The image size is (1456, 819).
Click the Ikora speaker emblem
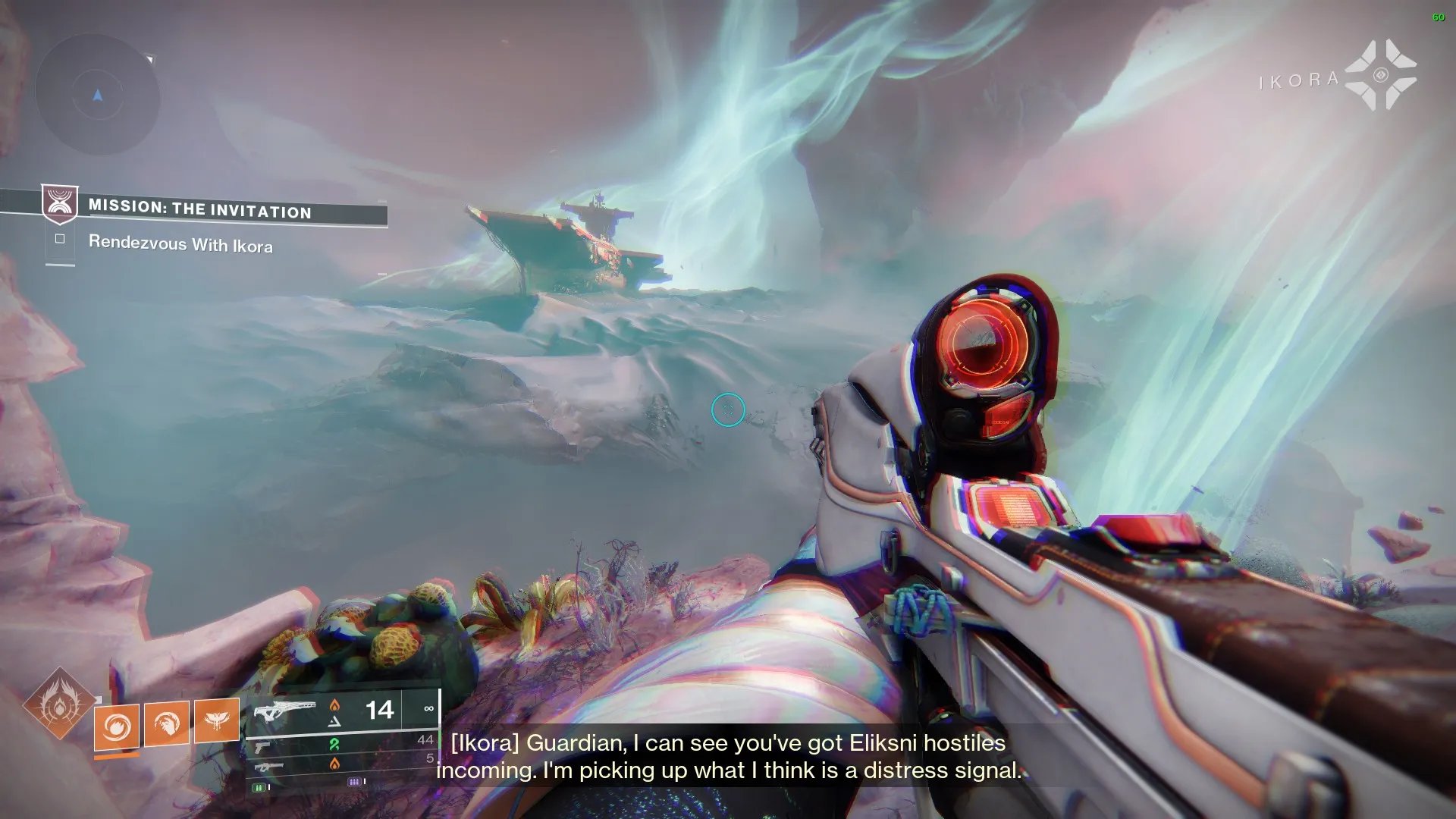click(1380, 75)
